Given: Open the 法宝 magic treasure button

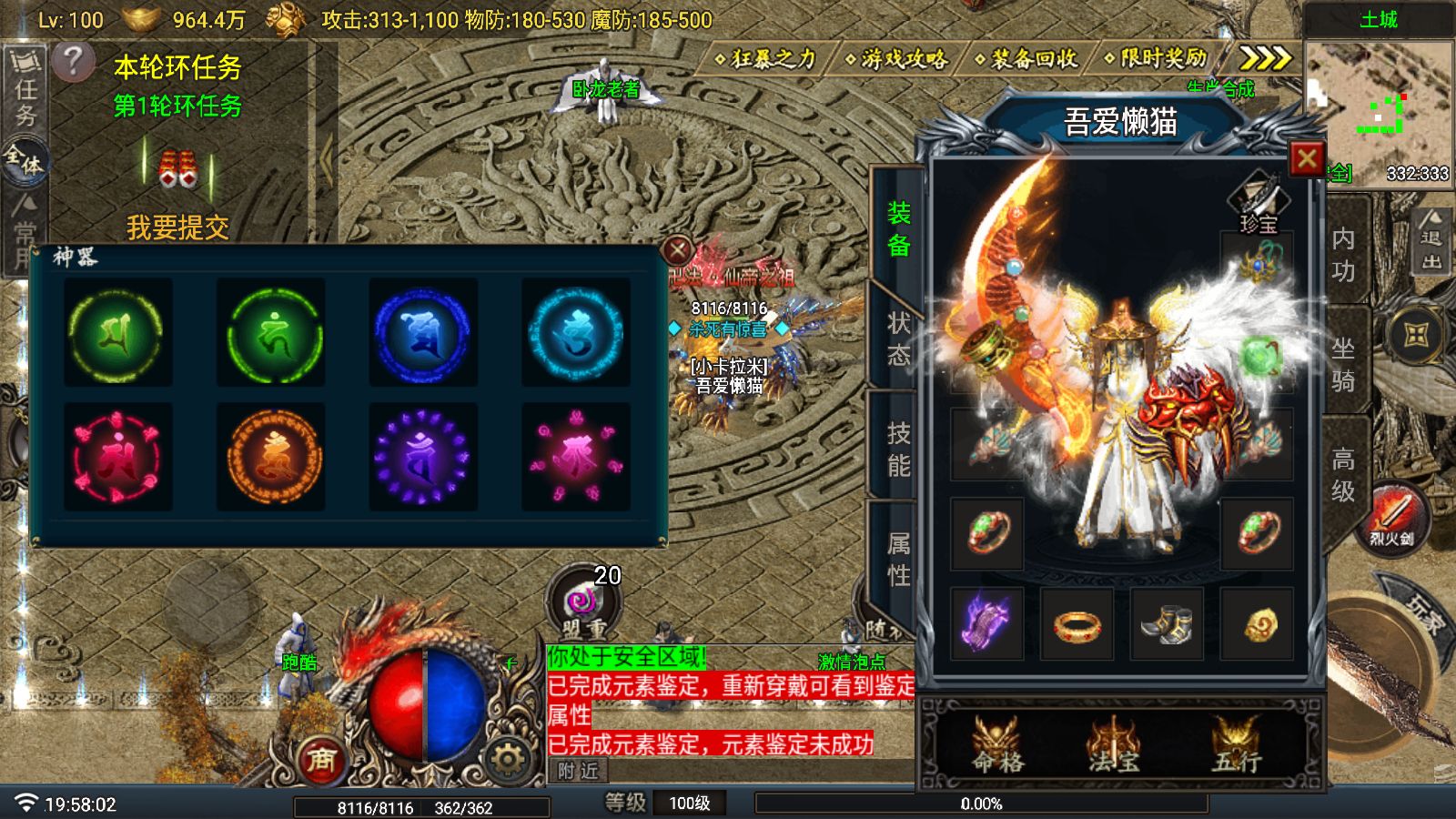Looking at the screenshot, I should click(1114, 745).
